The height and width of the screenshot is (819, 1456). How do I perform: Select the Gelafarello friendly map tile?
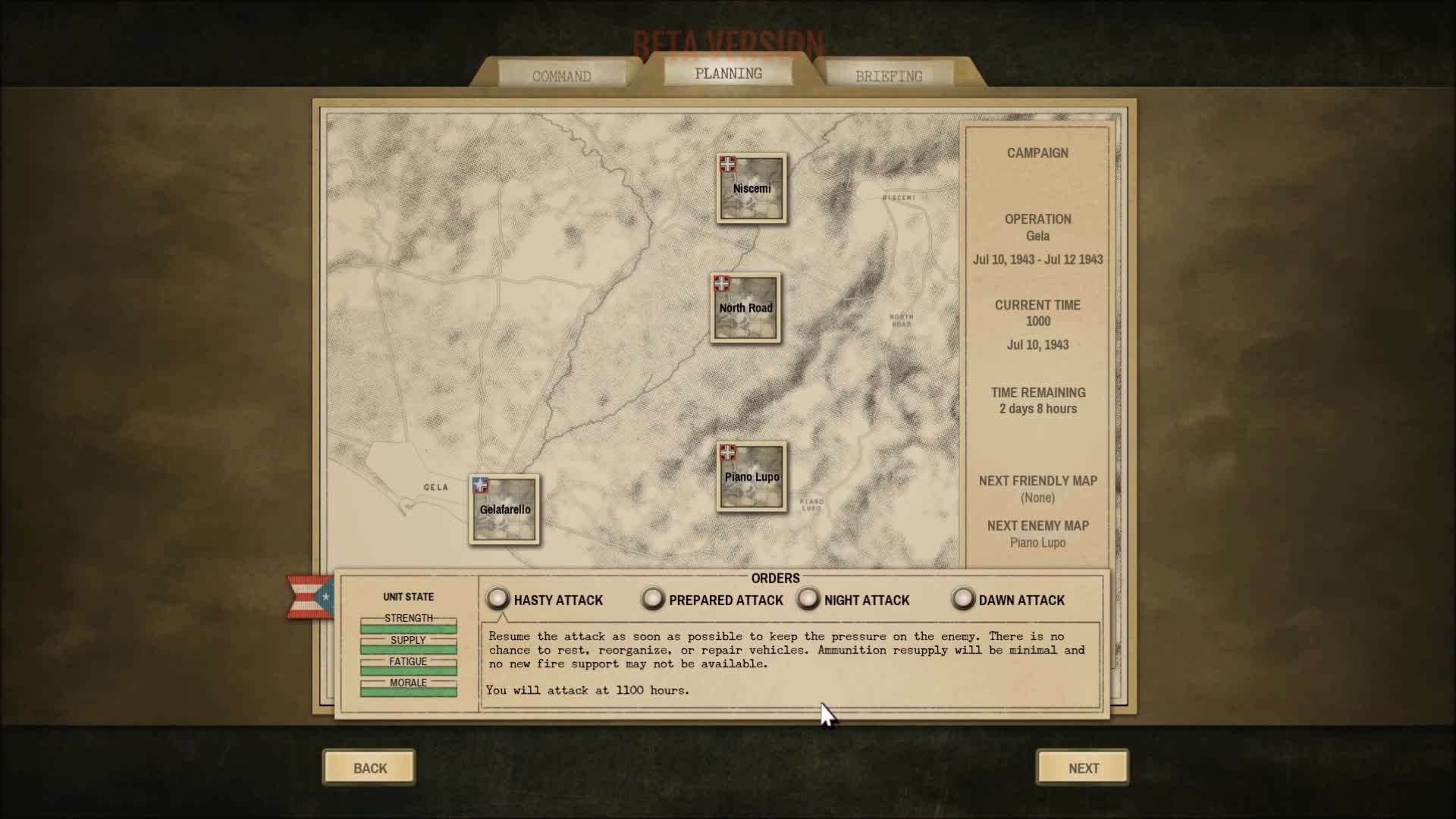point(504,510)
